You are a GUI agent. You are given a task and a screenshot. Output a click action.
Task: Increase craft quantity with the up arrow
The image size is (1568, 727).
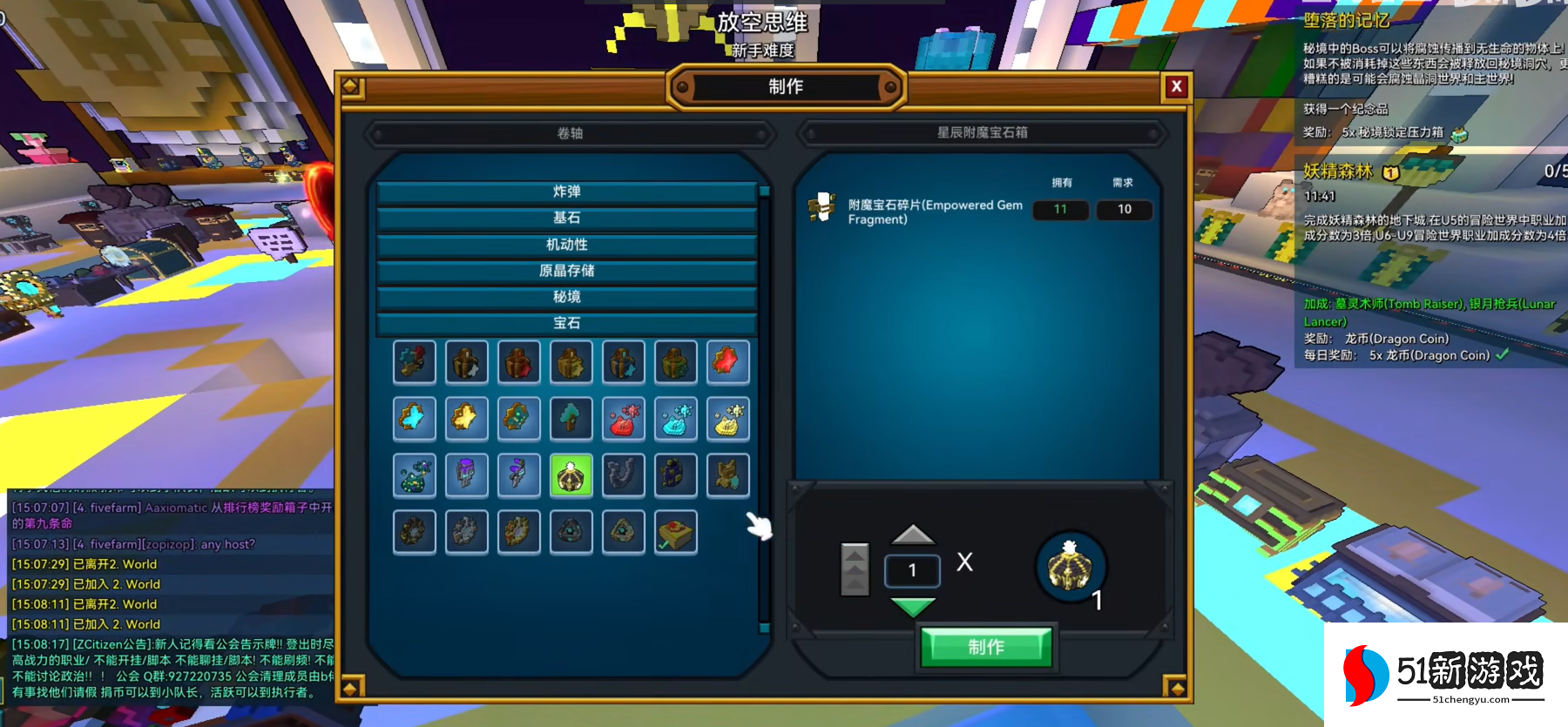[913, 535]
